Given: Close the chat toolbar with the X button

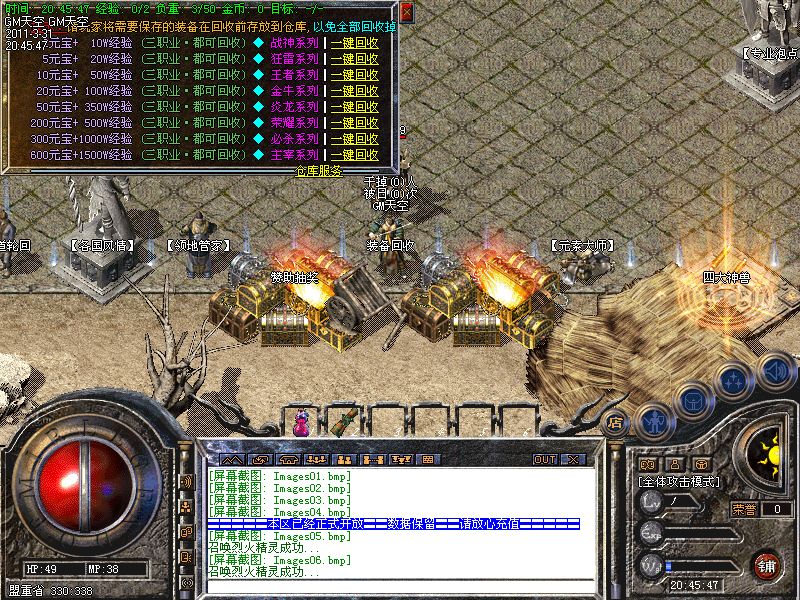Looking at the screenshot, I should coord(573,460).
